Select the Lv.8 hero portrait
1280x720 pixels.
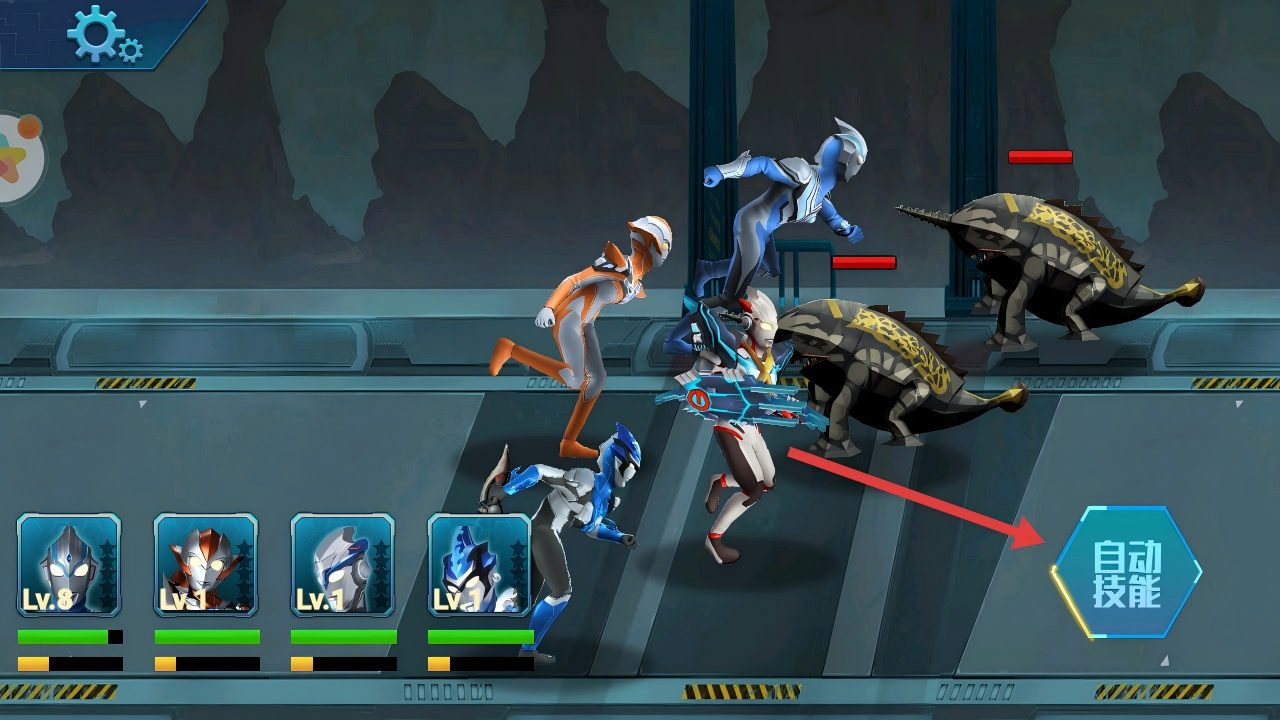[69, 565]
